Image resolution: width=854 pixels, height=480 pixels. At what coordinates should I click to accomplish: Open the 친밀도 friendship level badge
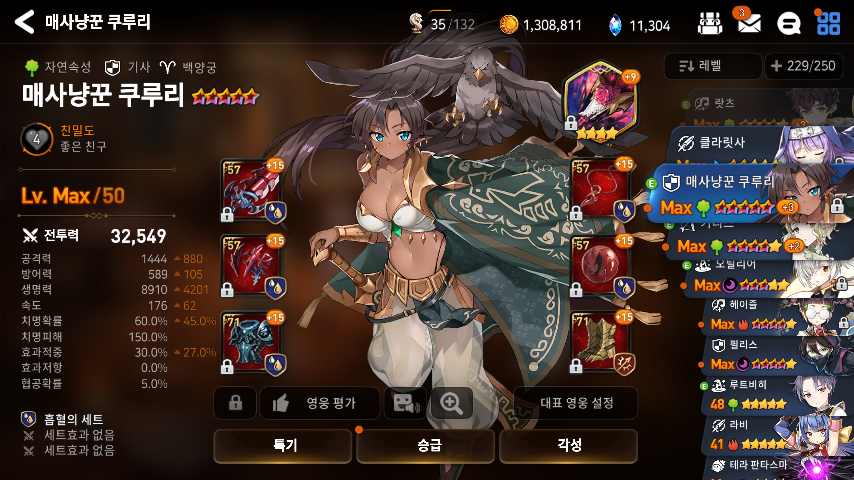coord(36,139)
